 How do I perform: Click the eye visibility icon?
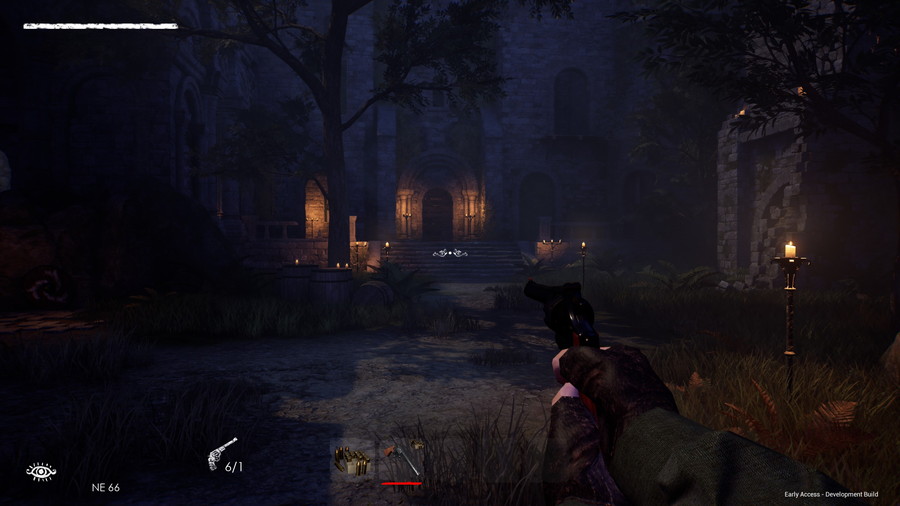pos(41,471)
